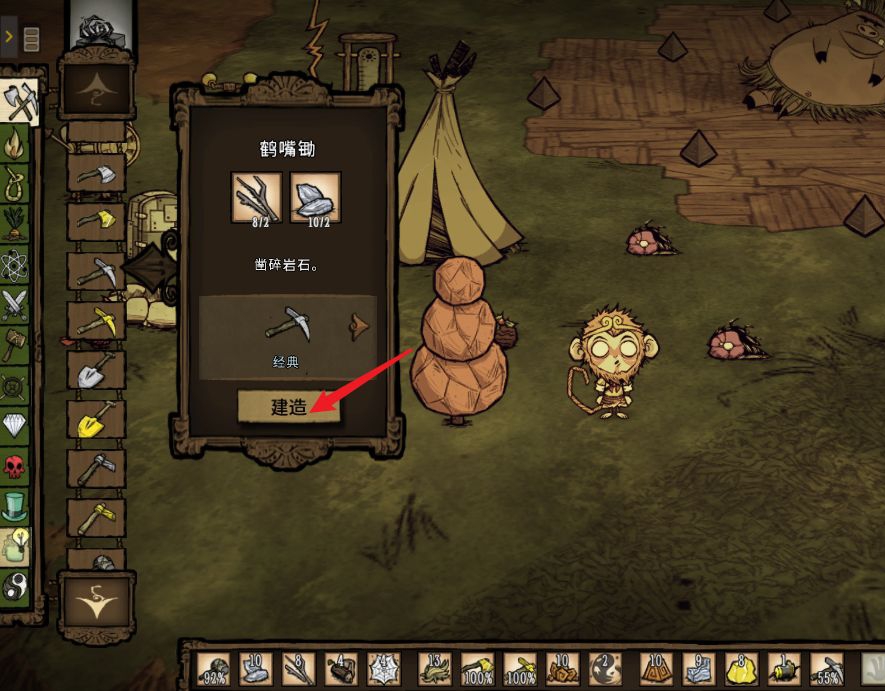Select the twigs ingredient in the recipe
This screenshot has width=885, height=691.
pyautogui.click(x=257, y=196)
